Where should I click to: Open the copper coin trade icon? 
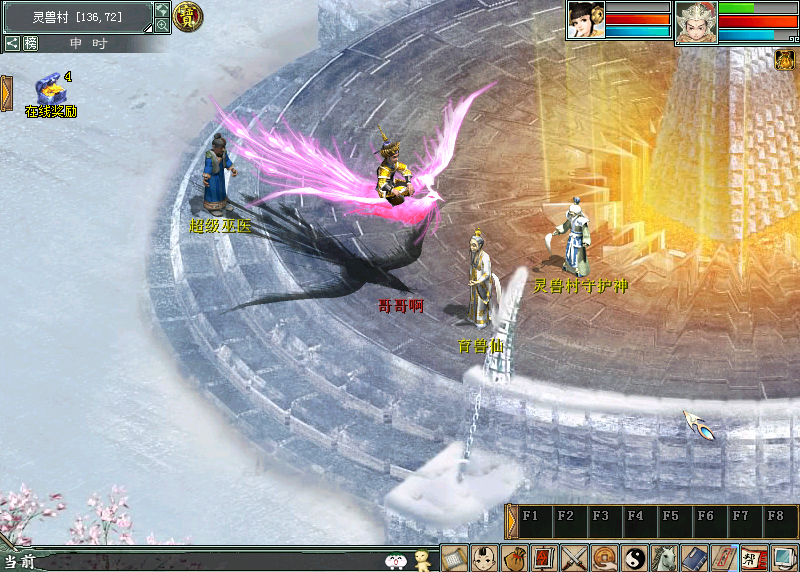click(x=605, y=557)
